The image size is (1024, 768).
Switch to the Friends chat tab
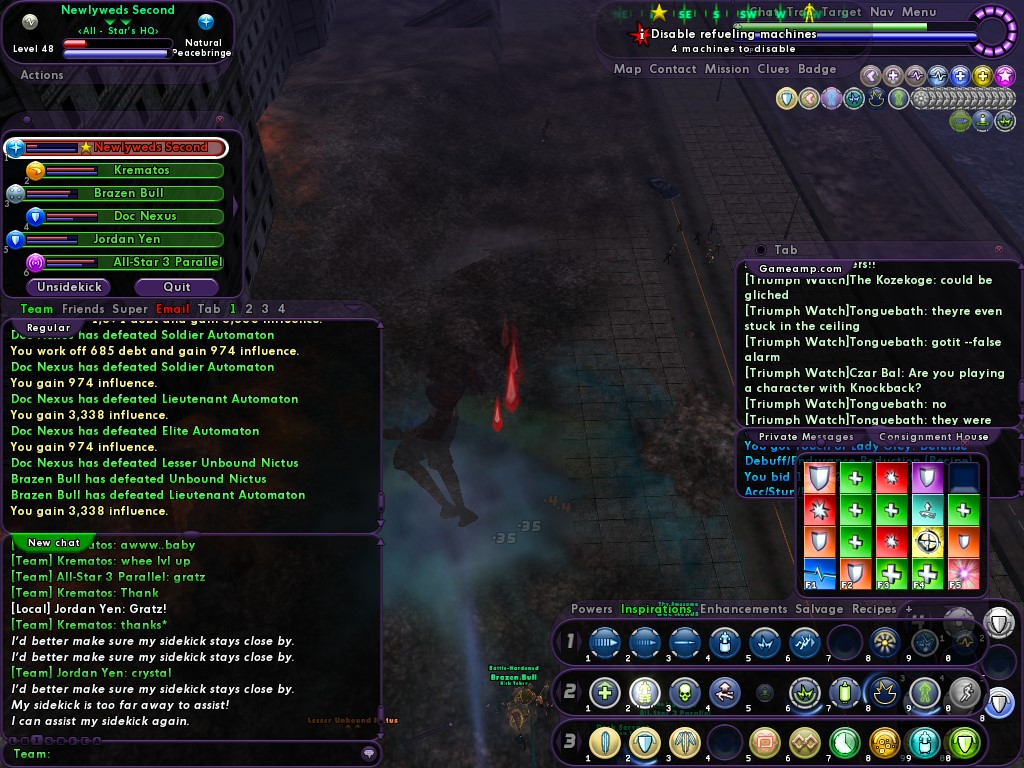[83, 309]
